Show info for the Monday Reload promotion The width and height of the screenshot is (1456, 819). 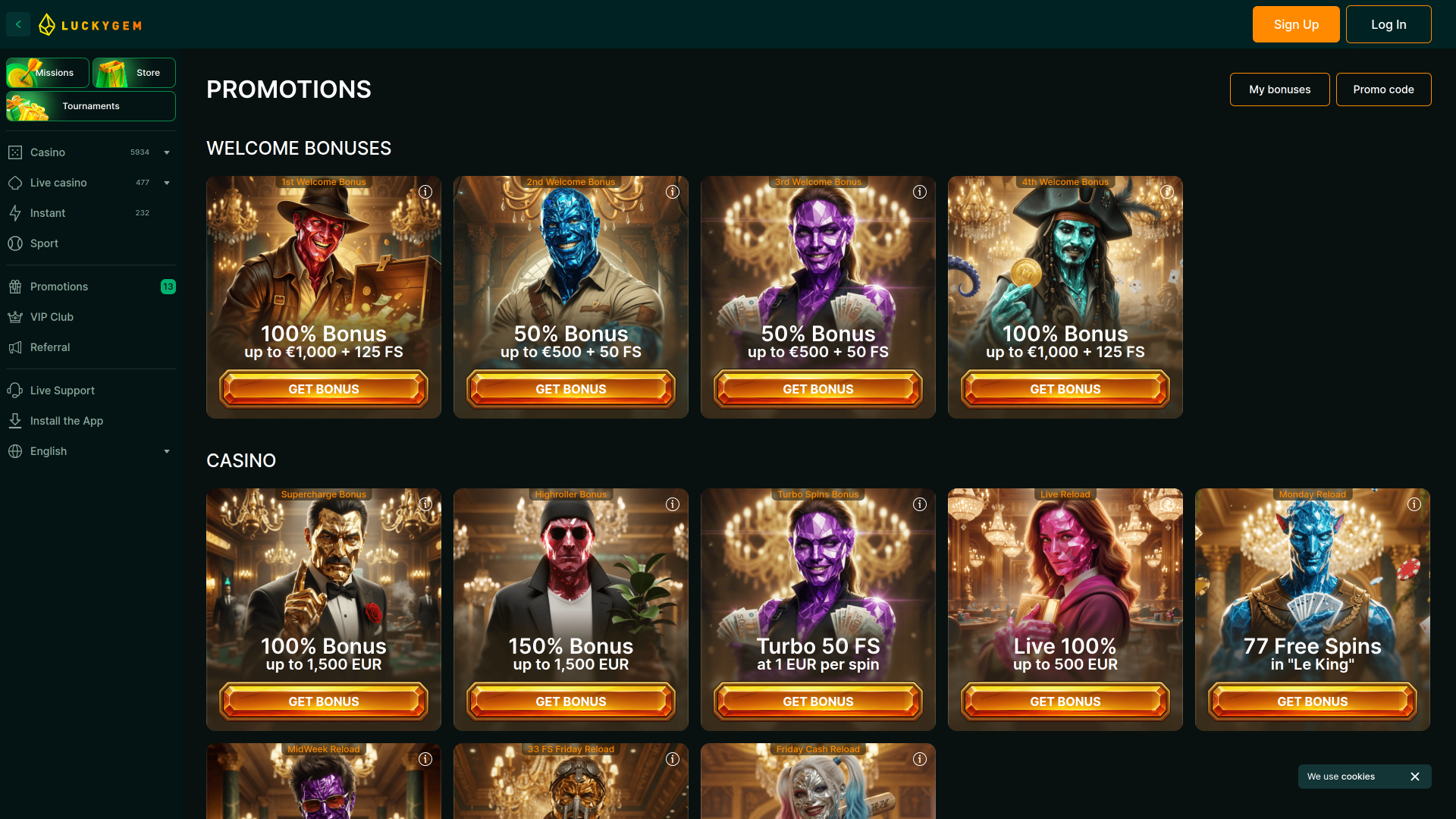click(1414, 504)
